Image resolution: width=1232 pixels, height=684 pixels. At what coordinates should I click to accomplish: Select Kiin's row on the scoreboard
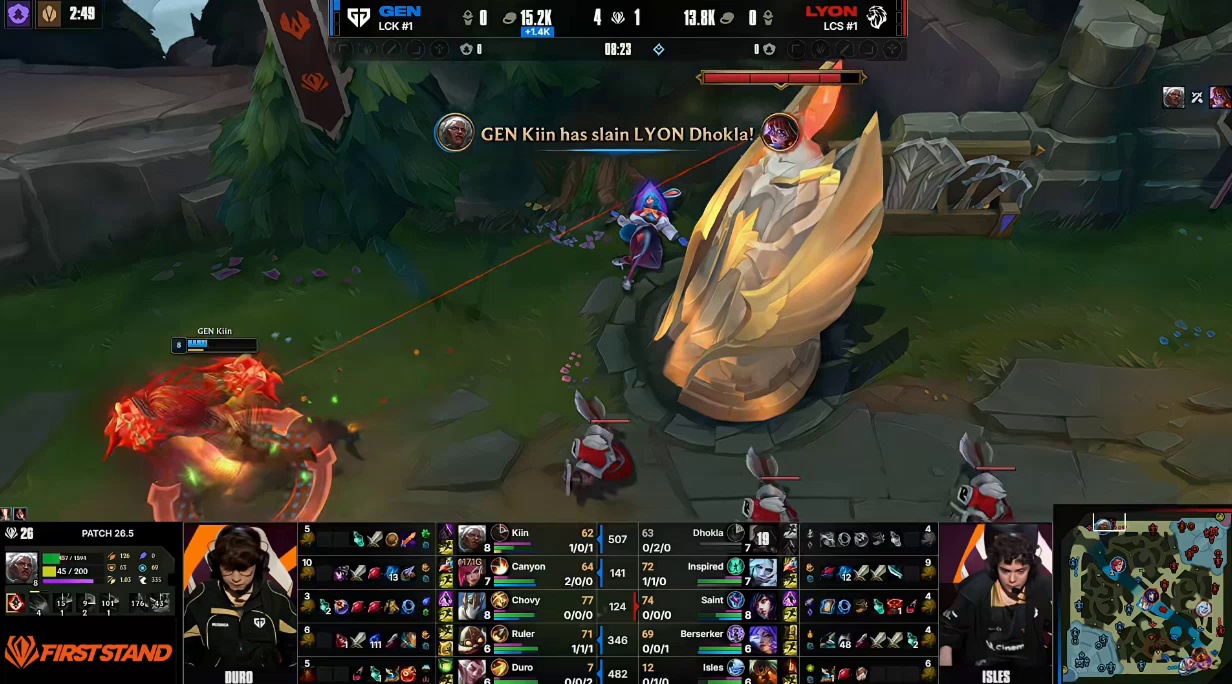520,538
